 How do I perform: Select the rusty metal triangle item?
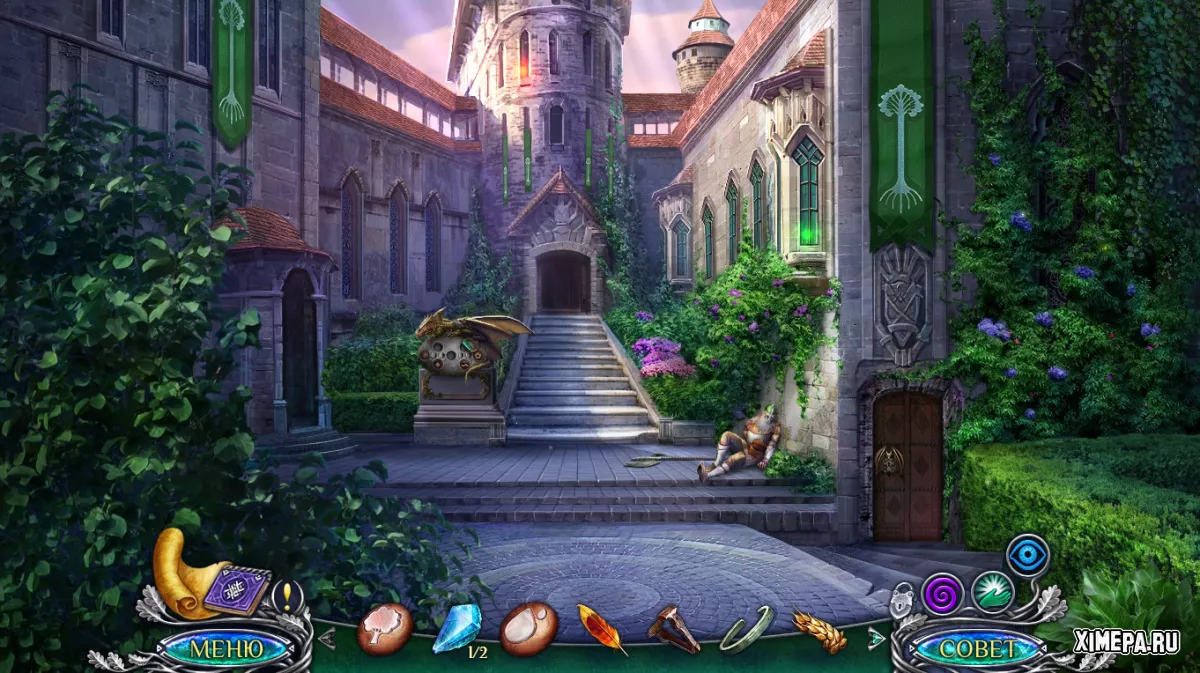click(x=674, y=629)
